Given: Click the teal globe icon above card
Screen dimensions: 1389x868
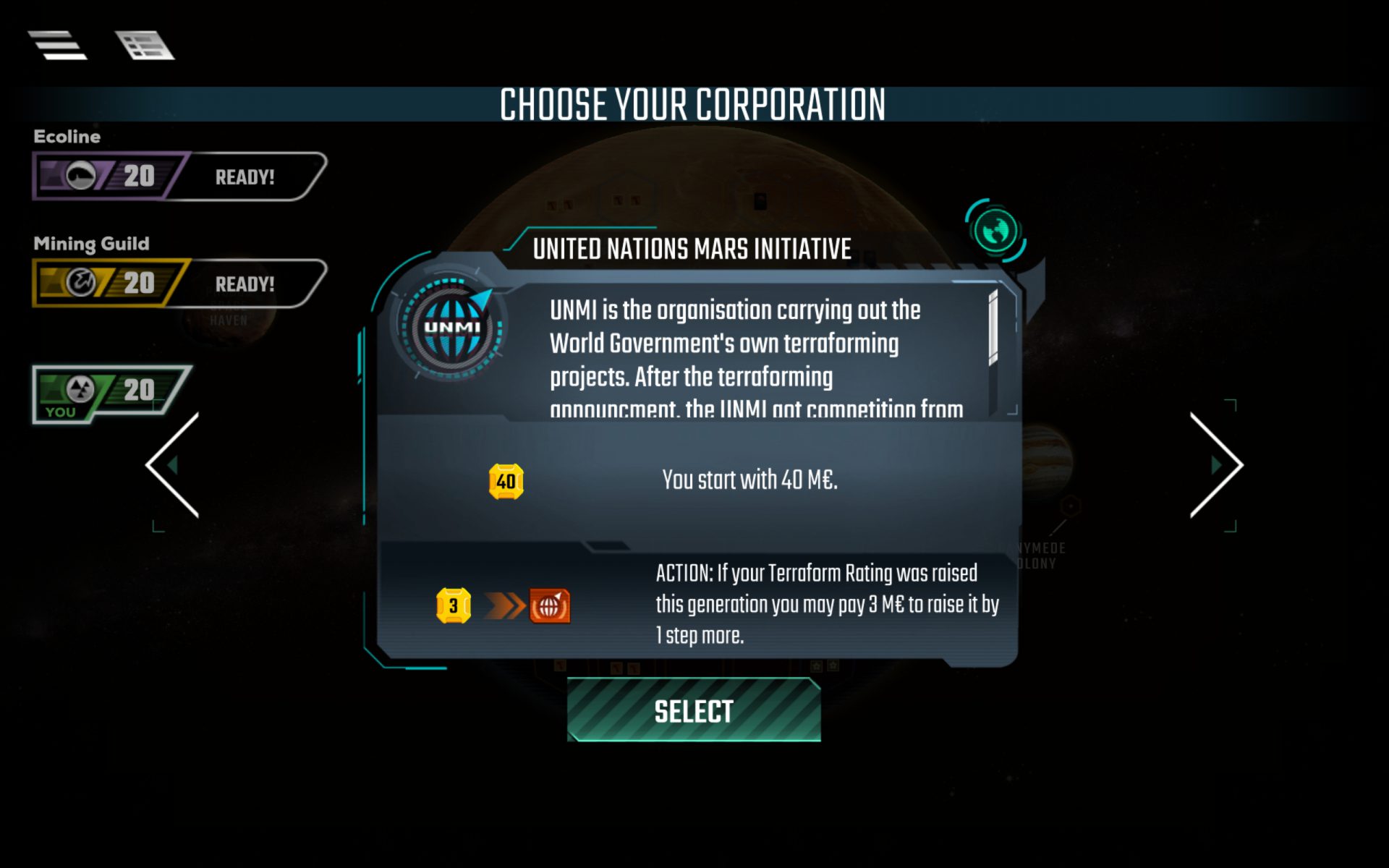Looking at the screenshot, I should tap(995, 231).
